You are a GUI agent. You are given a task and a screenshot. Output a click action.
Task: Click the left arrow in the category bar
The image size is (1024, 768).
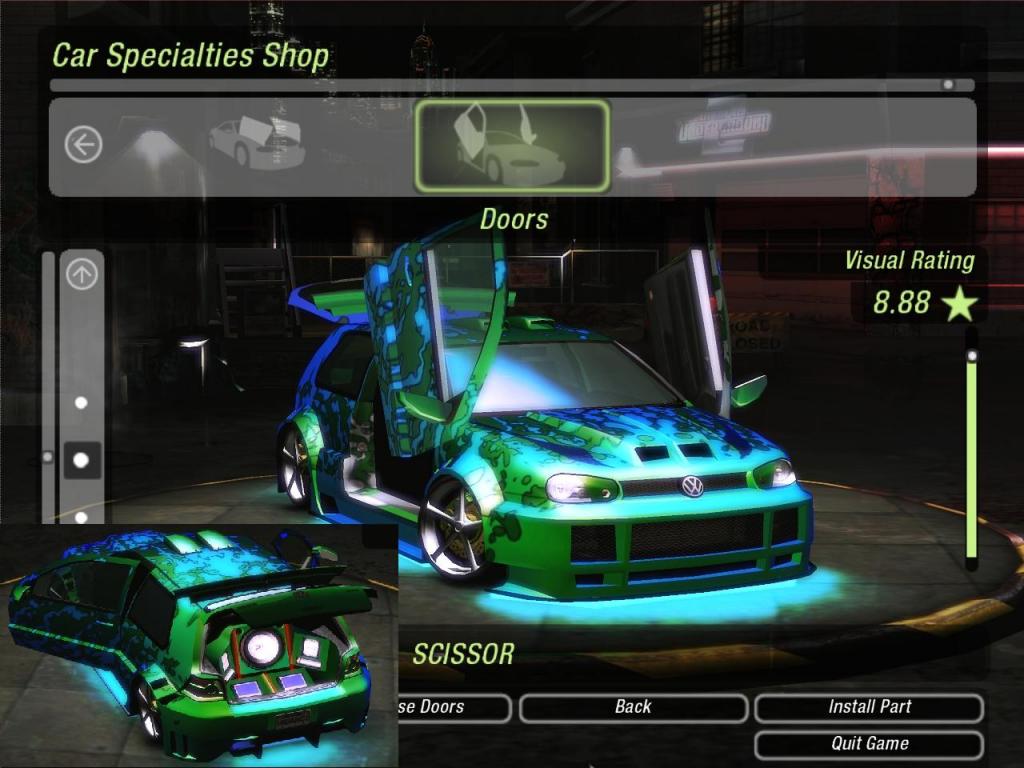click(83, 146)
